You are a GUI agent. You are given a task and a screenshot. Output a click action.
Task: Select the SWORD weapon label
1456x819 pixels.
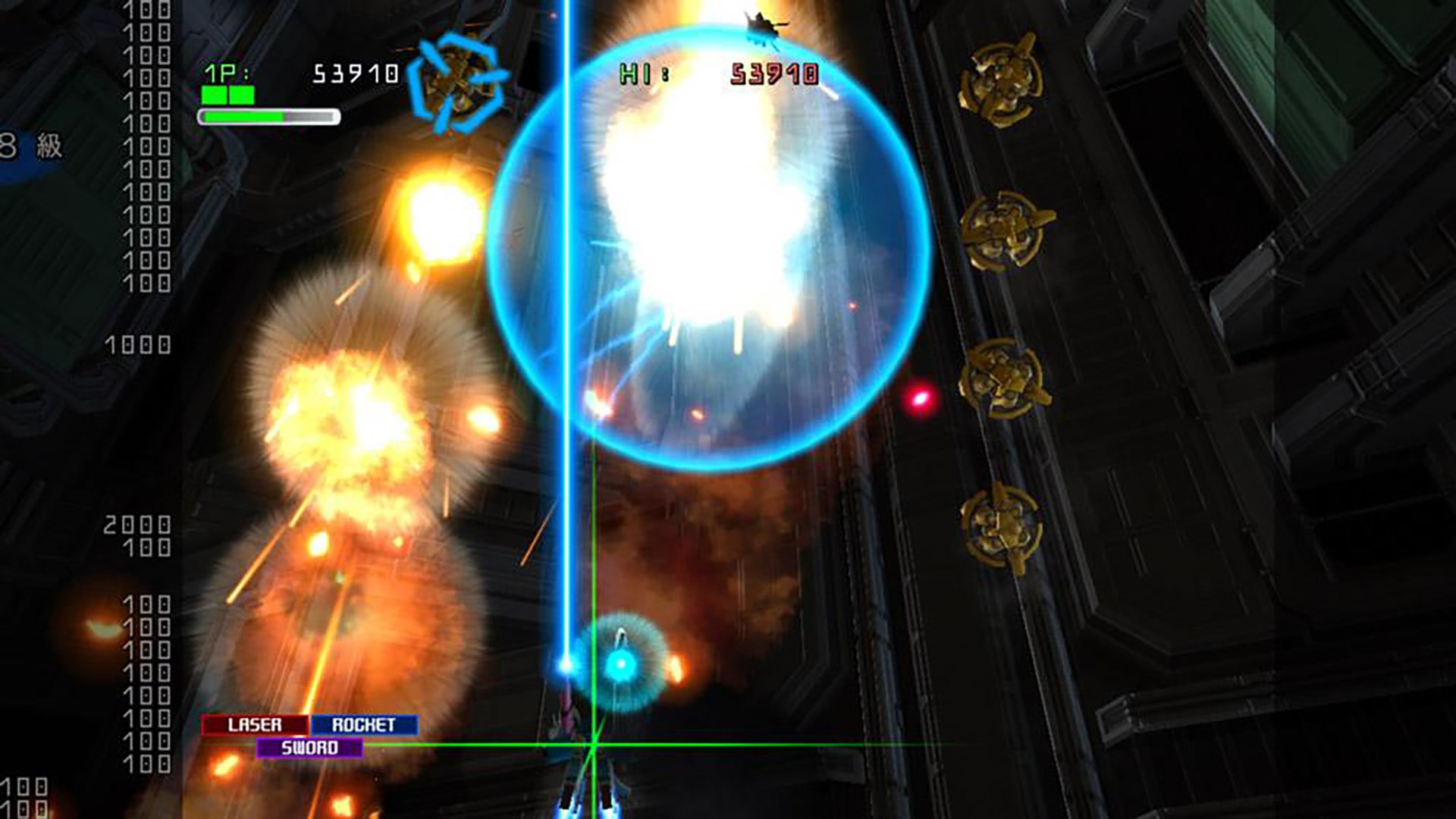(x=309, y=747)
